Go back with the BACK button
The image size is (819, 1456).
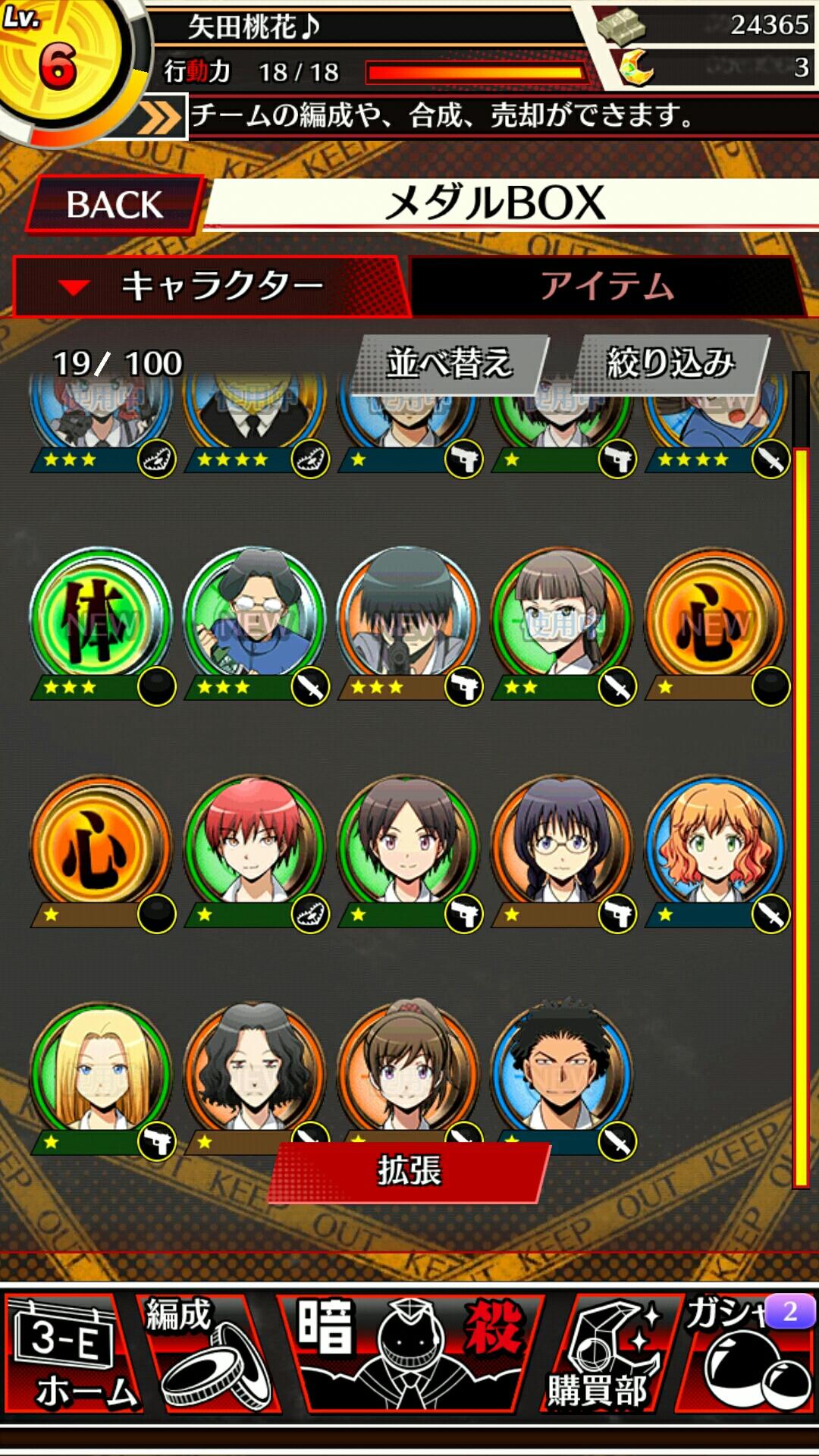[115, 205]
